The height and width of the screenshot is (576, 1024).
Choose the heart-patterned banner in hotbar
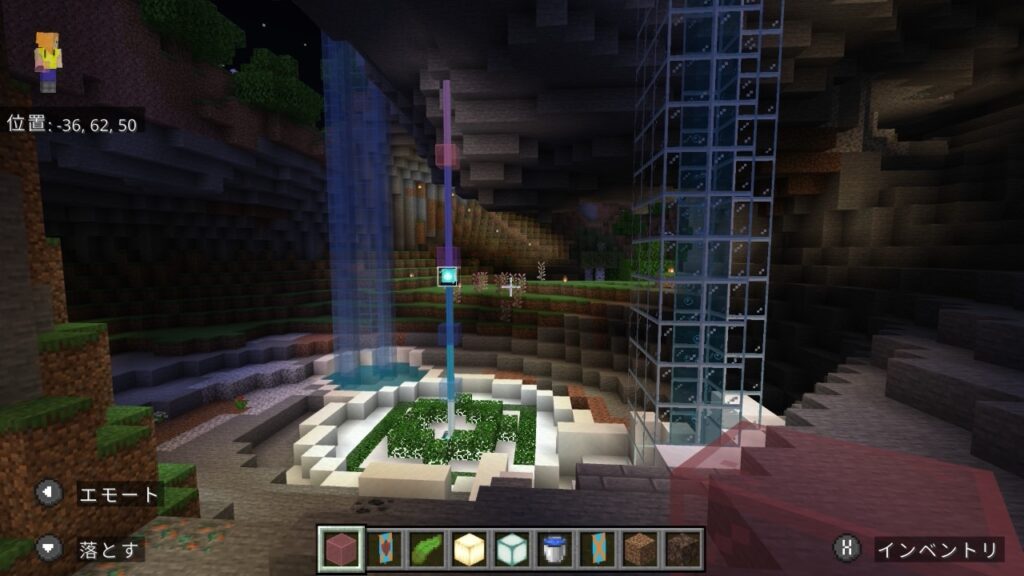pyautogui.click(x=382, y=548)
